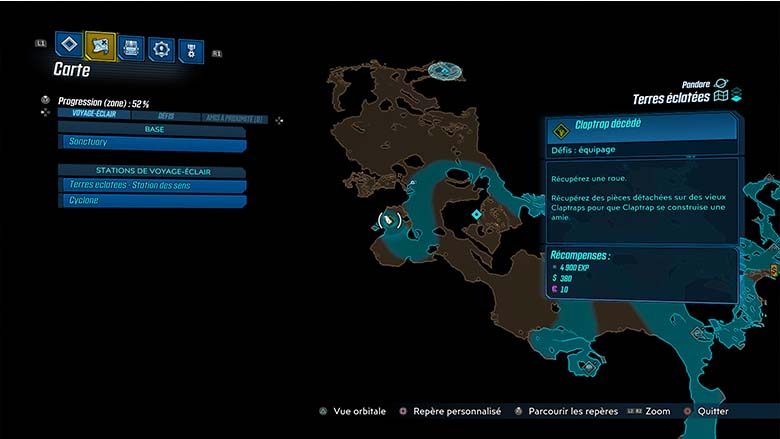
Task: Select the Cyclone fast travel station
Action: point(152,201)
